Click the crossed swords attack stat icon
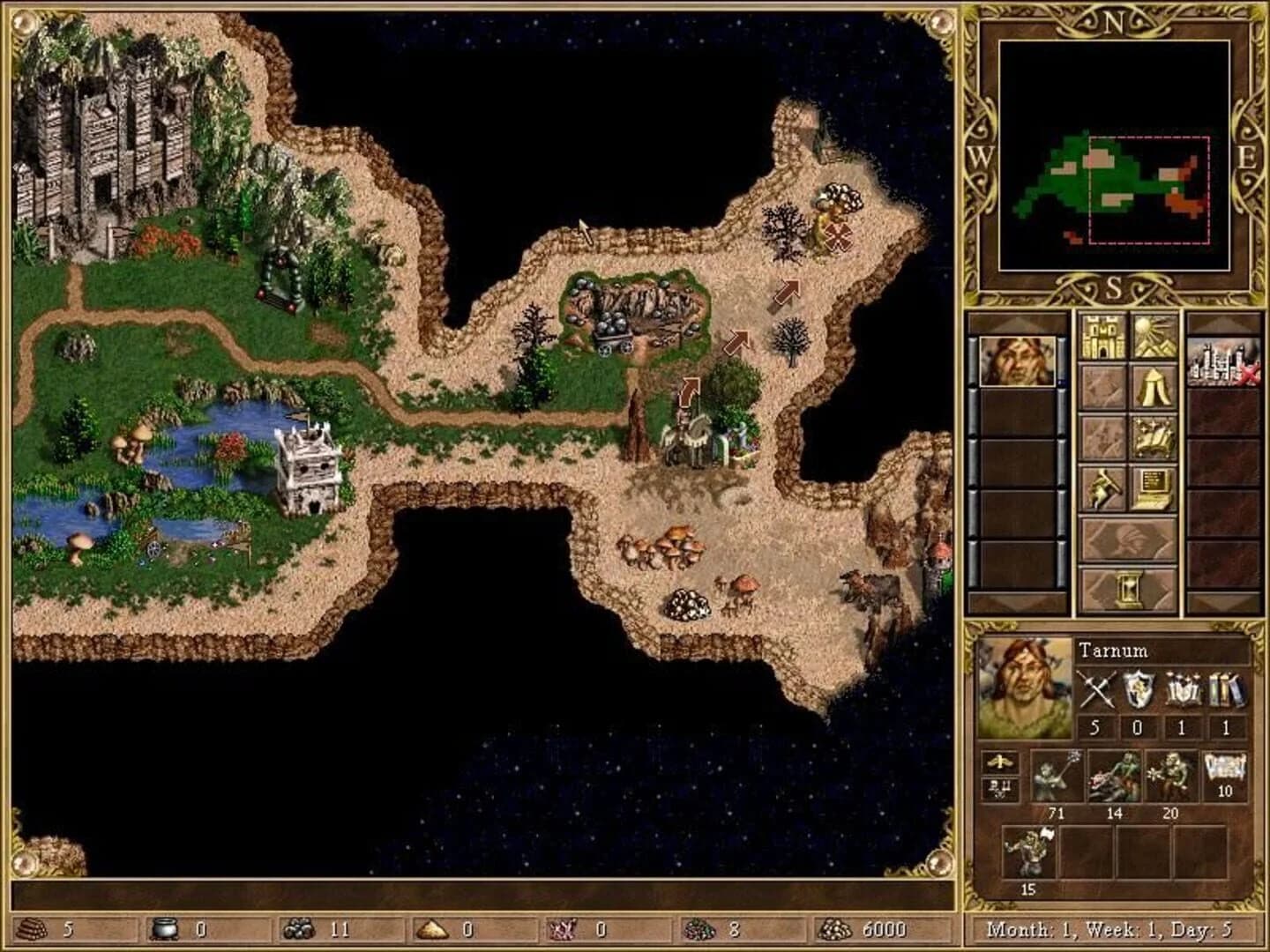This screenshot has height=952, width=1270. 1098,688
